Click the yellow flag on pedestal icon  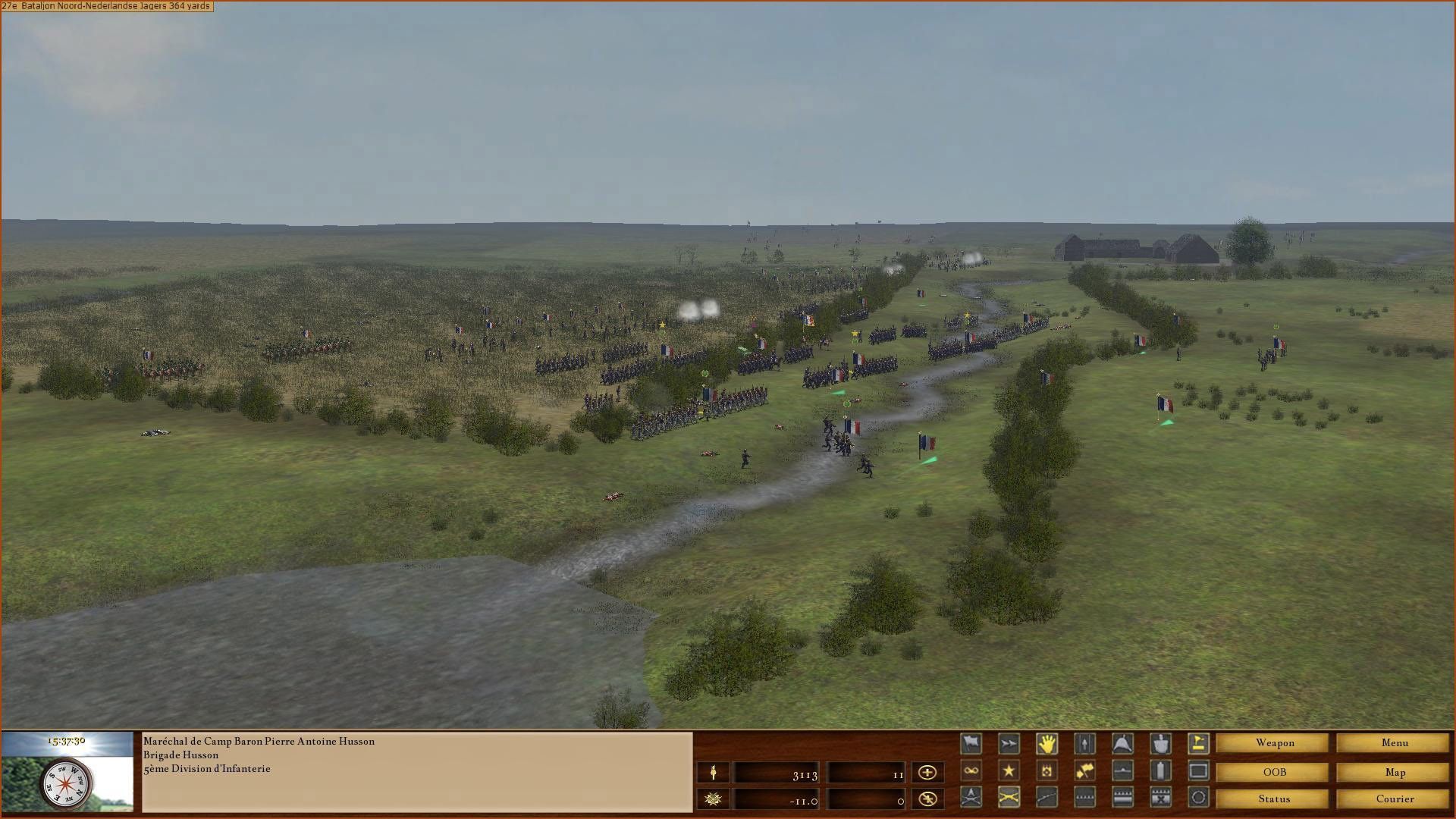click(x=1198, y=744)
